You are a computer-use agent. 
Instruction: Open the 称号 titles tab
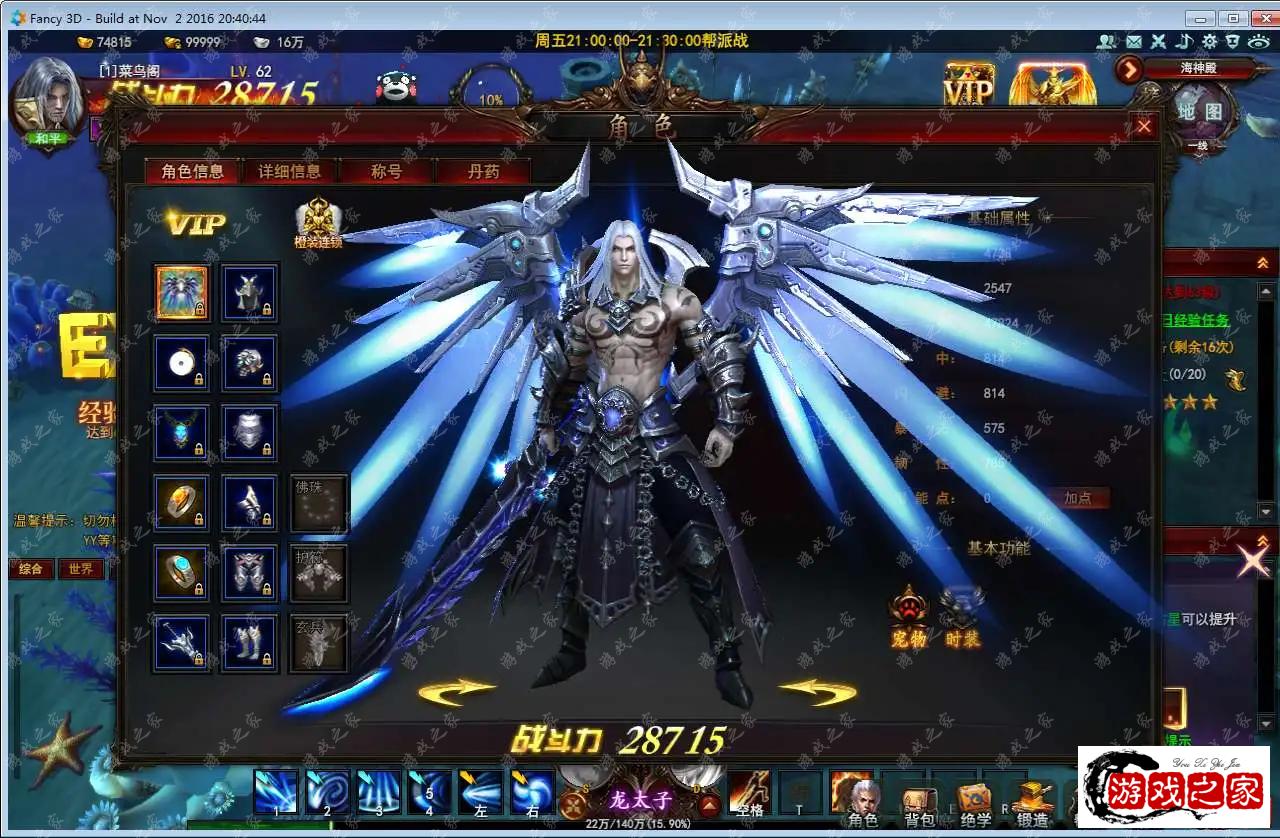pyautogui.click(x=386, y=171)
